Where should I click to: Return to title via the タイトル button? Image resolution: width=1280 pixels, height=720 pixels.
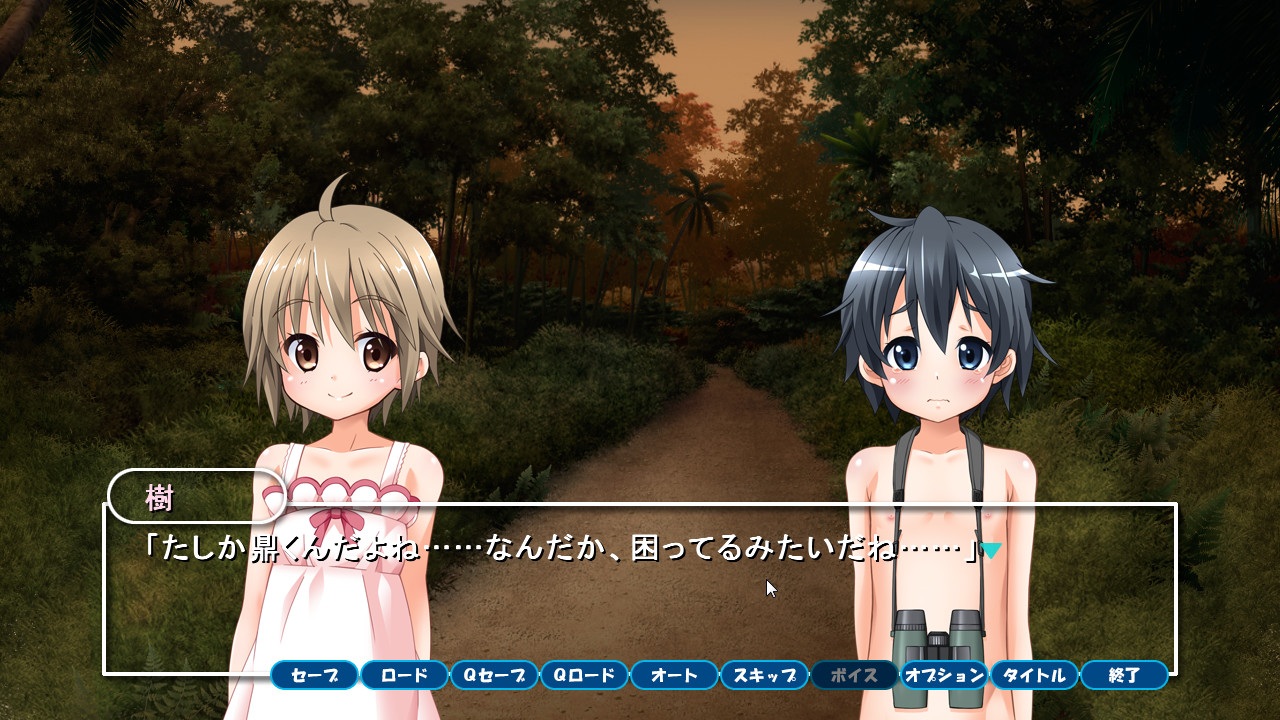(x=1034, y=675)
